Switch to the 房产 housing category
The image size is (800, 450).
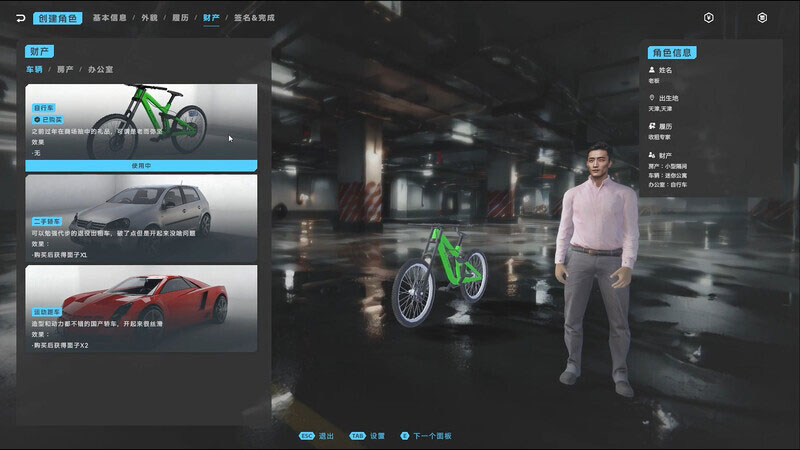pyautogui.click(x=66, y=69)
